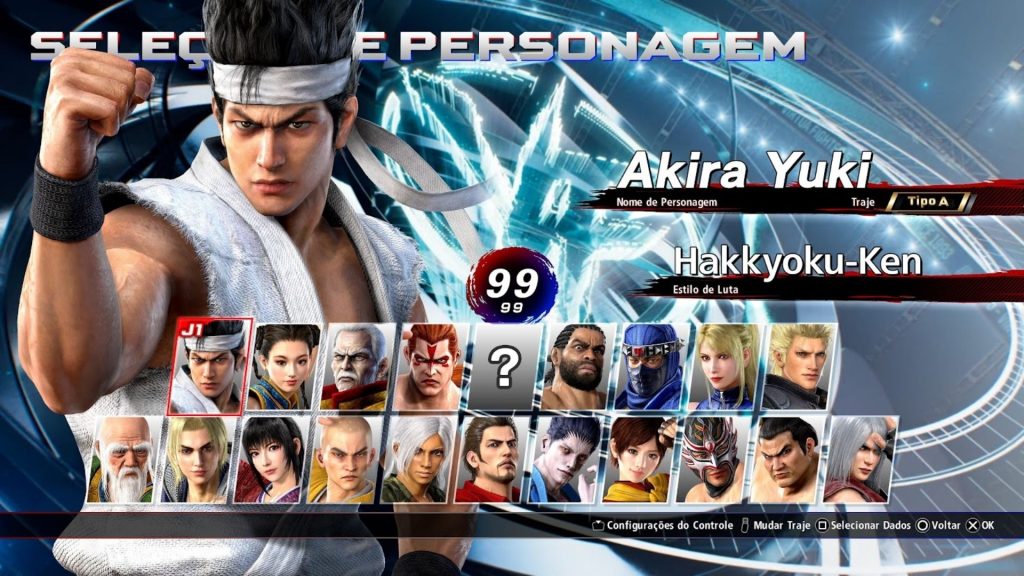Pick bald old man Shun's portrait

[122, 459]
